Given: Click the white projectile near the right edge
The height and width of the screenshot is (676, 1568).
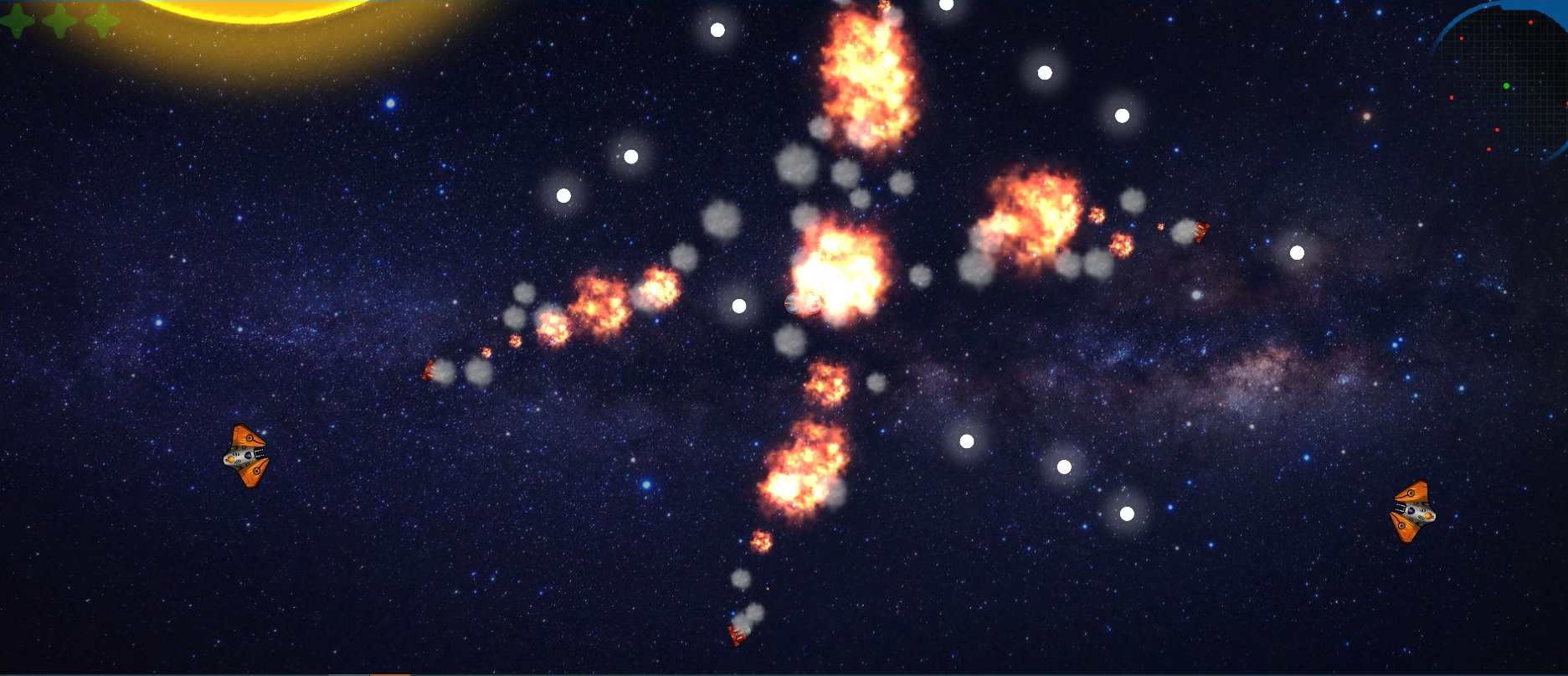Looking at the screenshot, I should [1298, 250].
